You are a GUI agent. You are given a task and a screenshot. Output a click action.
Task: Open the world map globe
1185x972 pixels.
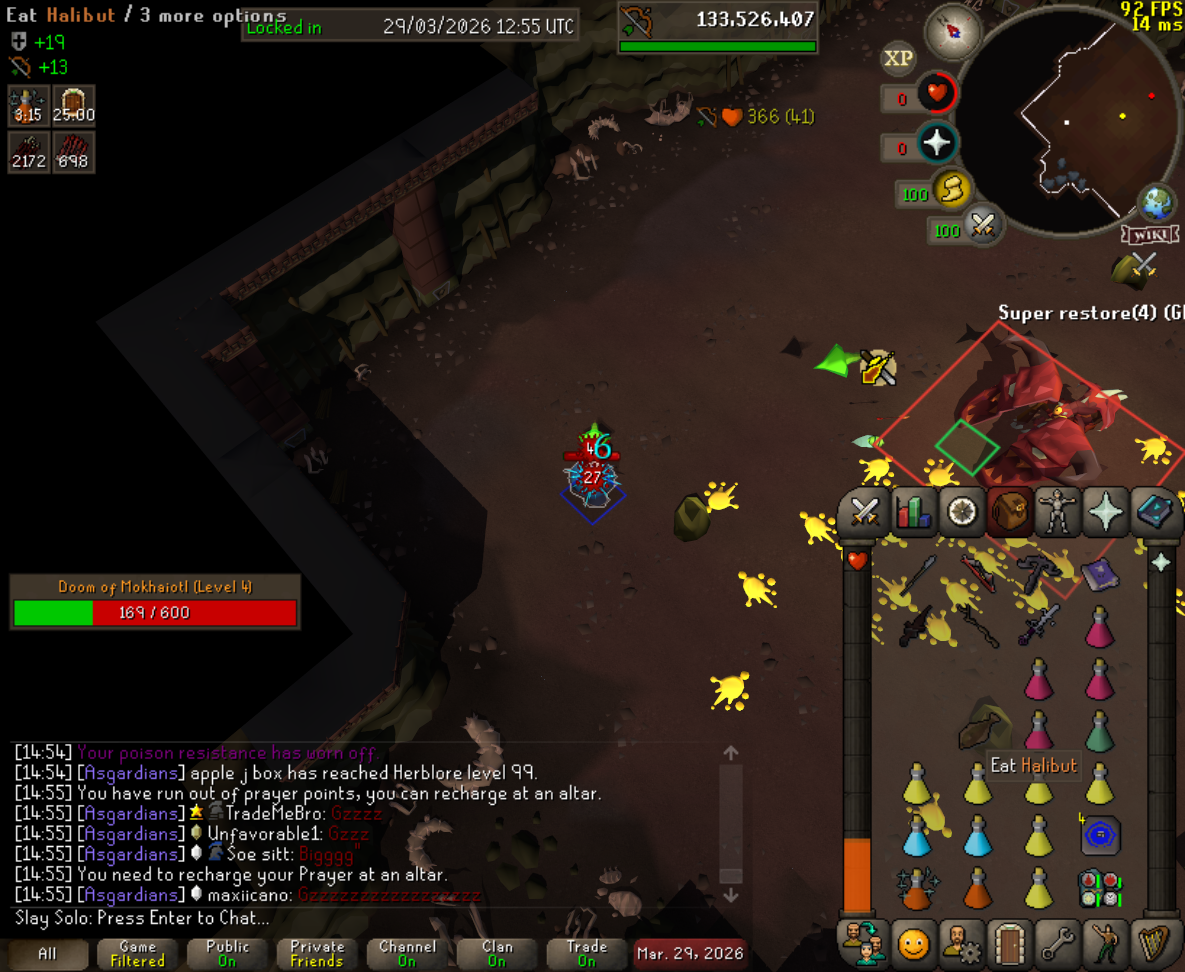1157,203
